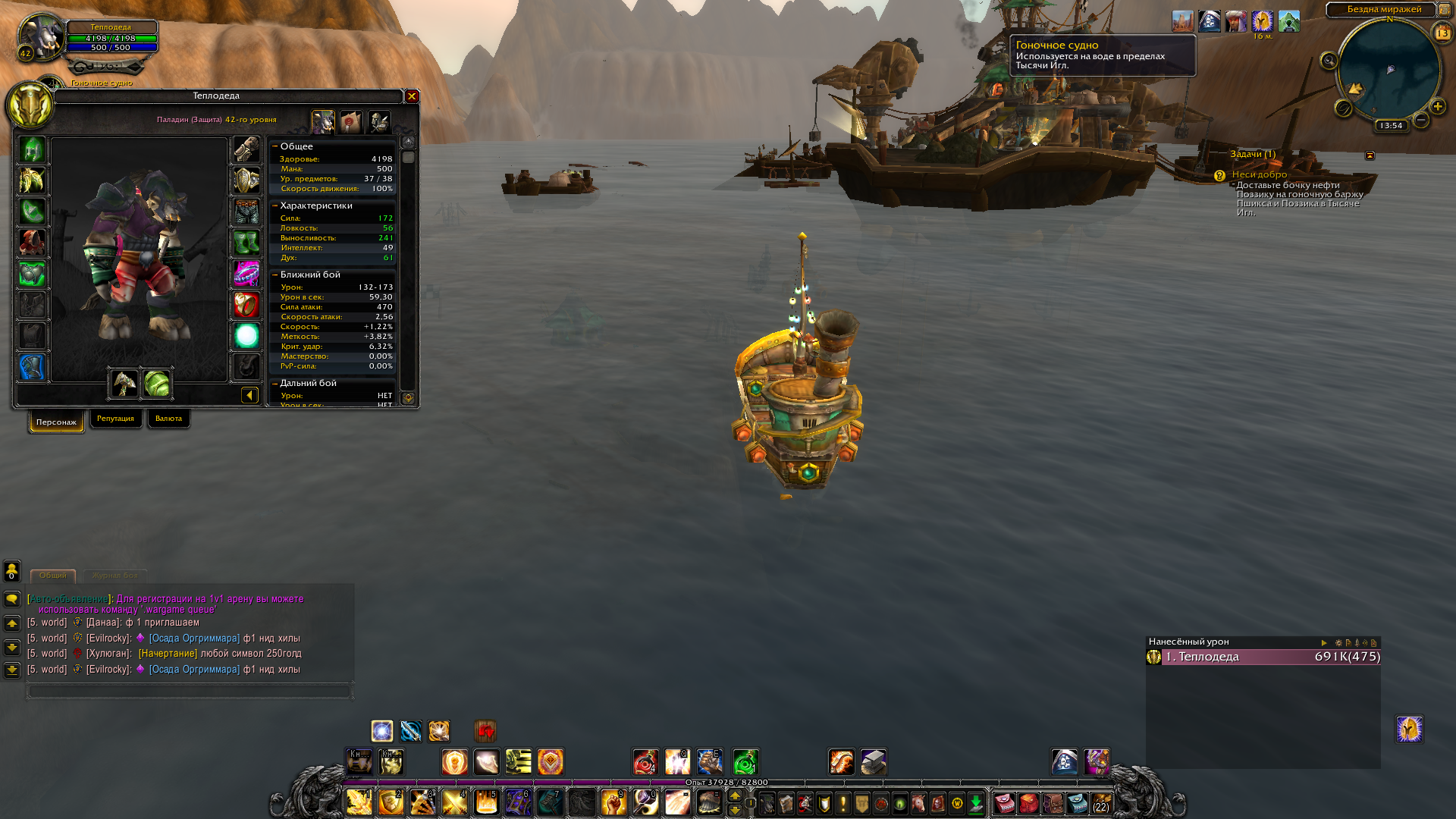Collapse the Общее stats section

275,146
